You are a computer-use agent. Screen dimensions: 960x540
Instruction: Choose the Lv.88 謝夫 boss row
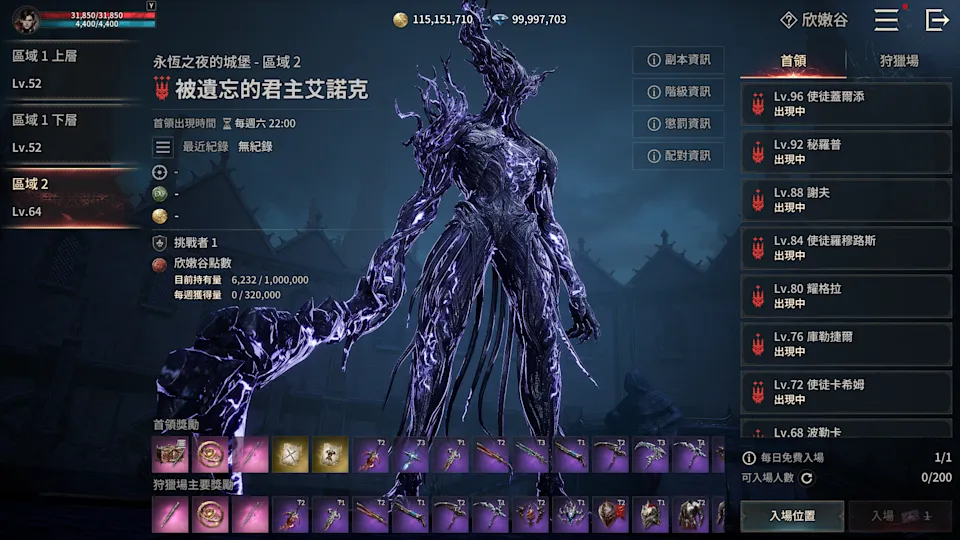coord(845,200)
